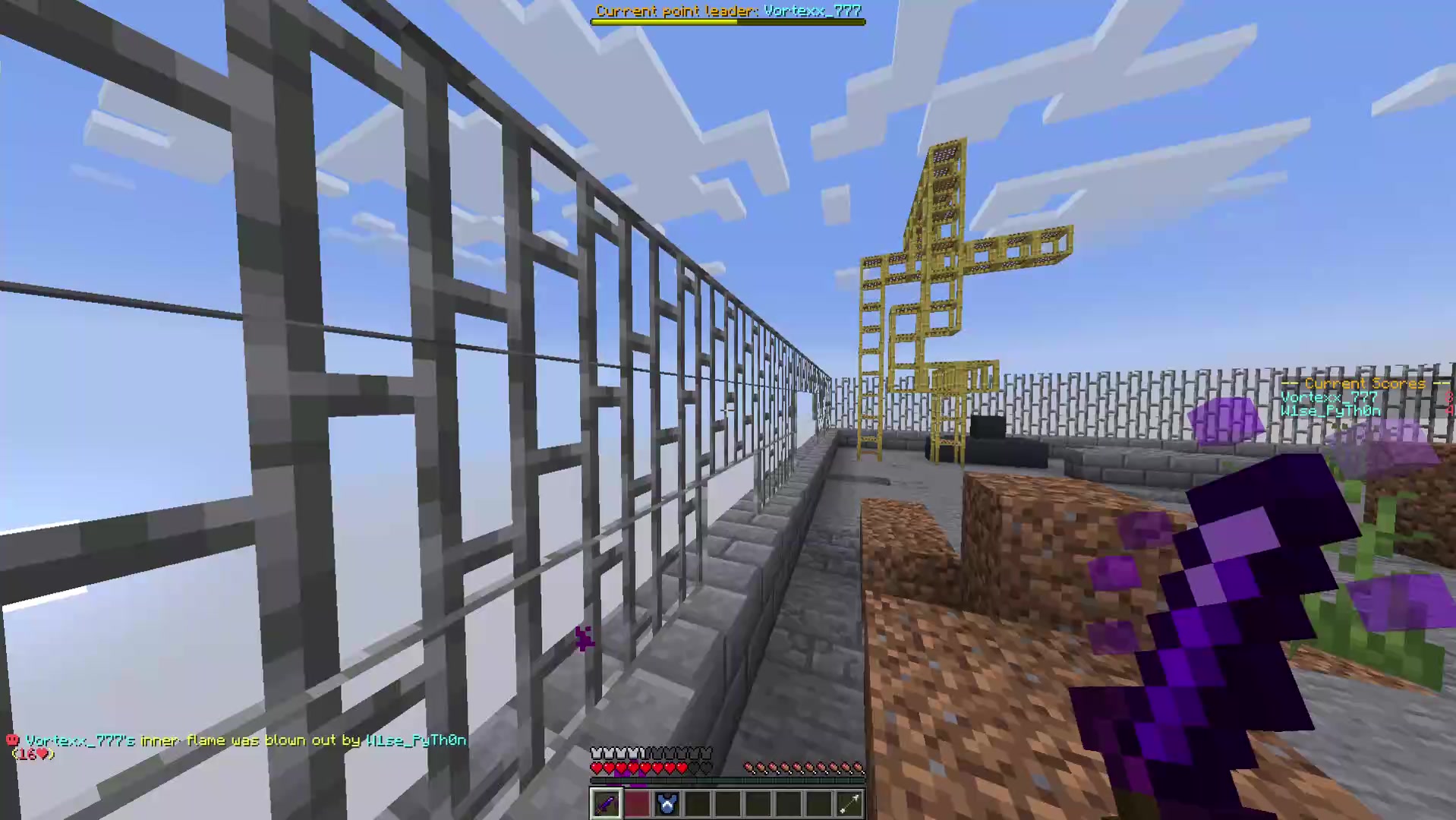Click Vortexx_777 in the scores sidebar

[x=1328, y=397]
